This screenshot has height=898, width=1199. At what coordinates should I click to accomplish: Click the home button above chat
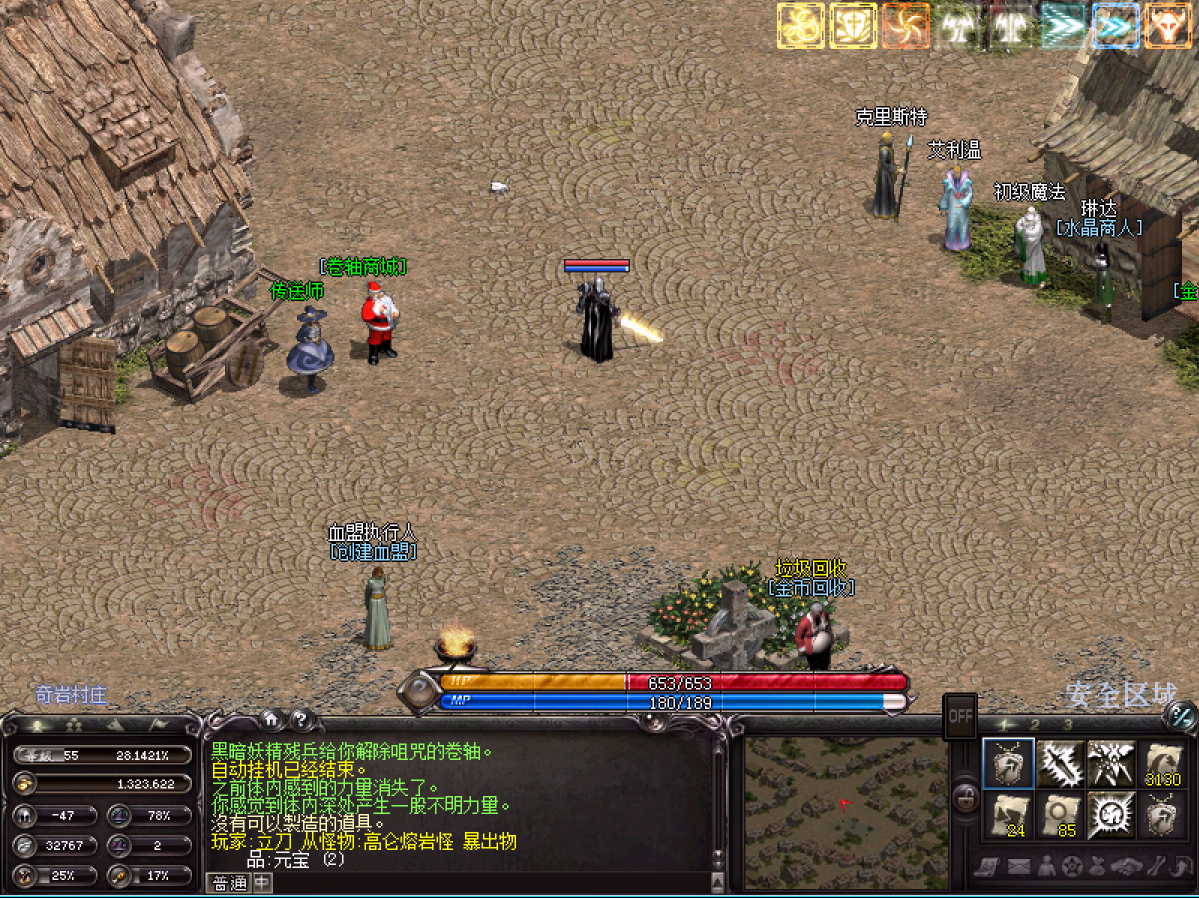[x=269, y=718]
